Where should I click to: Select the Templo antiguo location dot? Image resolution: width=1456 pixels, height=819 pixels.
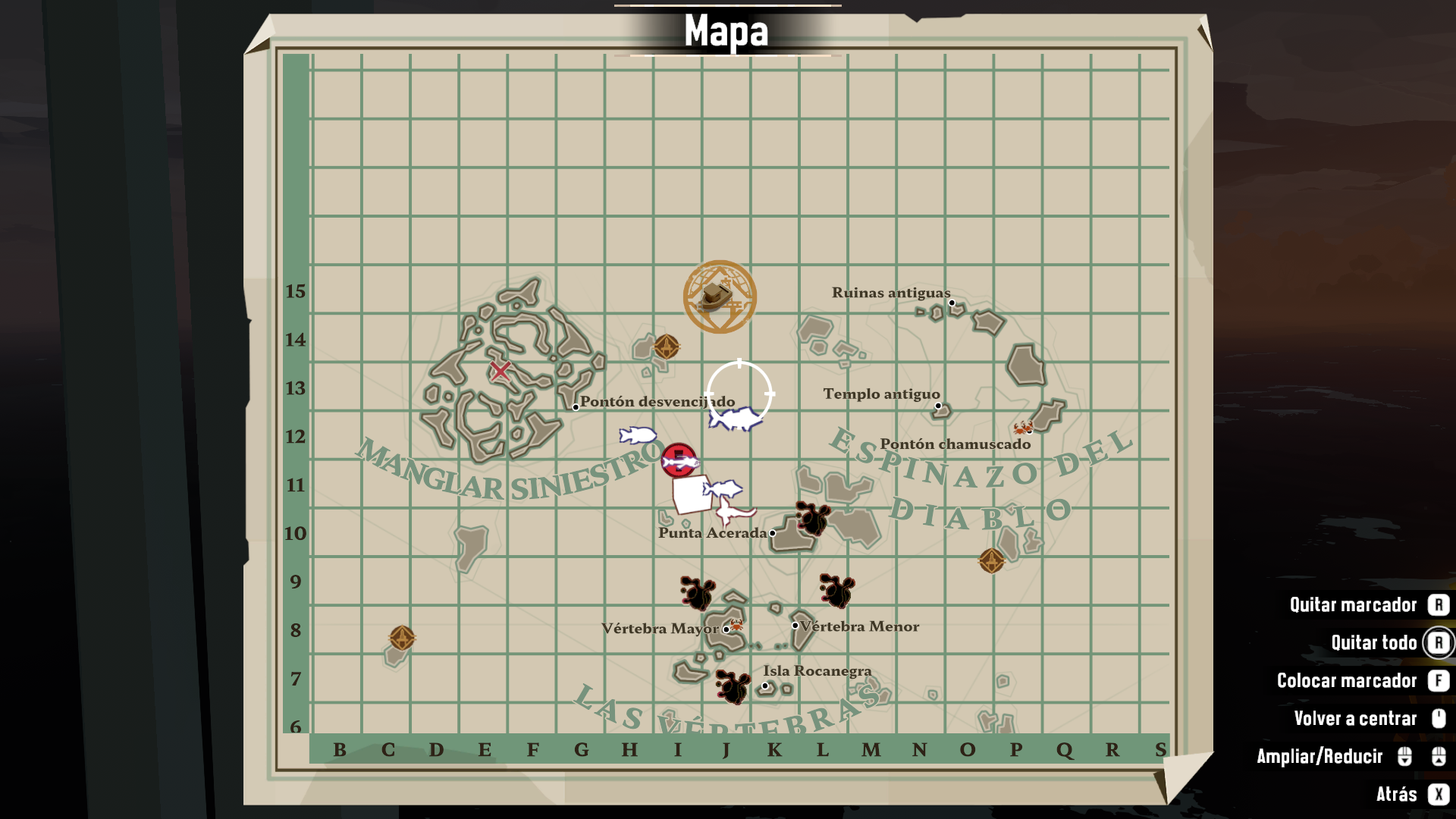938,406
